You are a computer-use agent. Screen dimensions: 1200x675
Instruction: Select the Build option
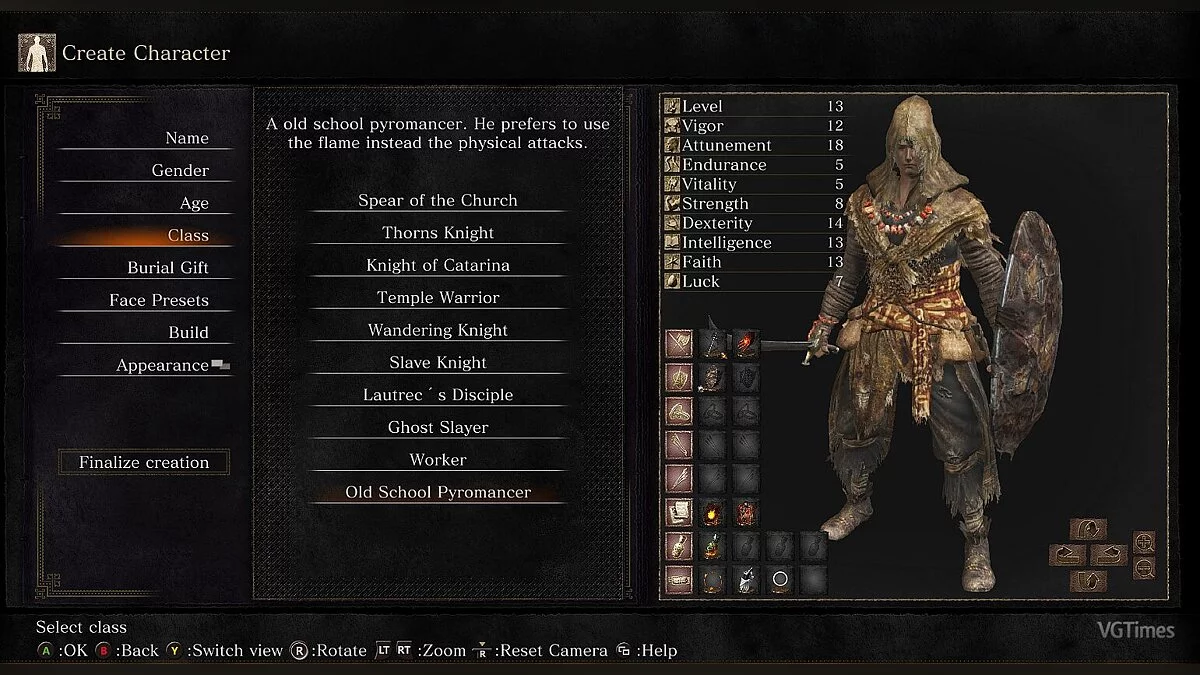pos(188,332)
